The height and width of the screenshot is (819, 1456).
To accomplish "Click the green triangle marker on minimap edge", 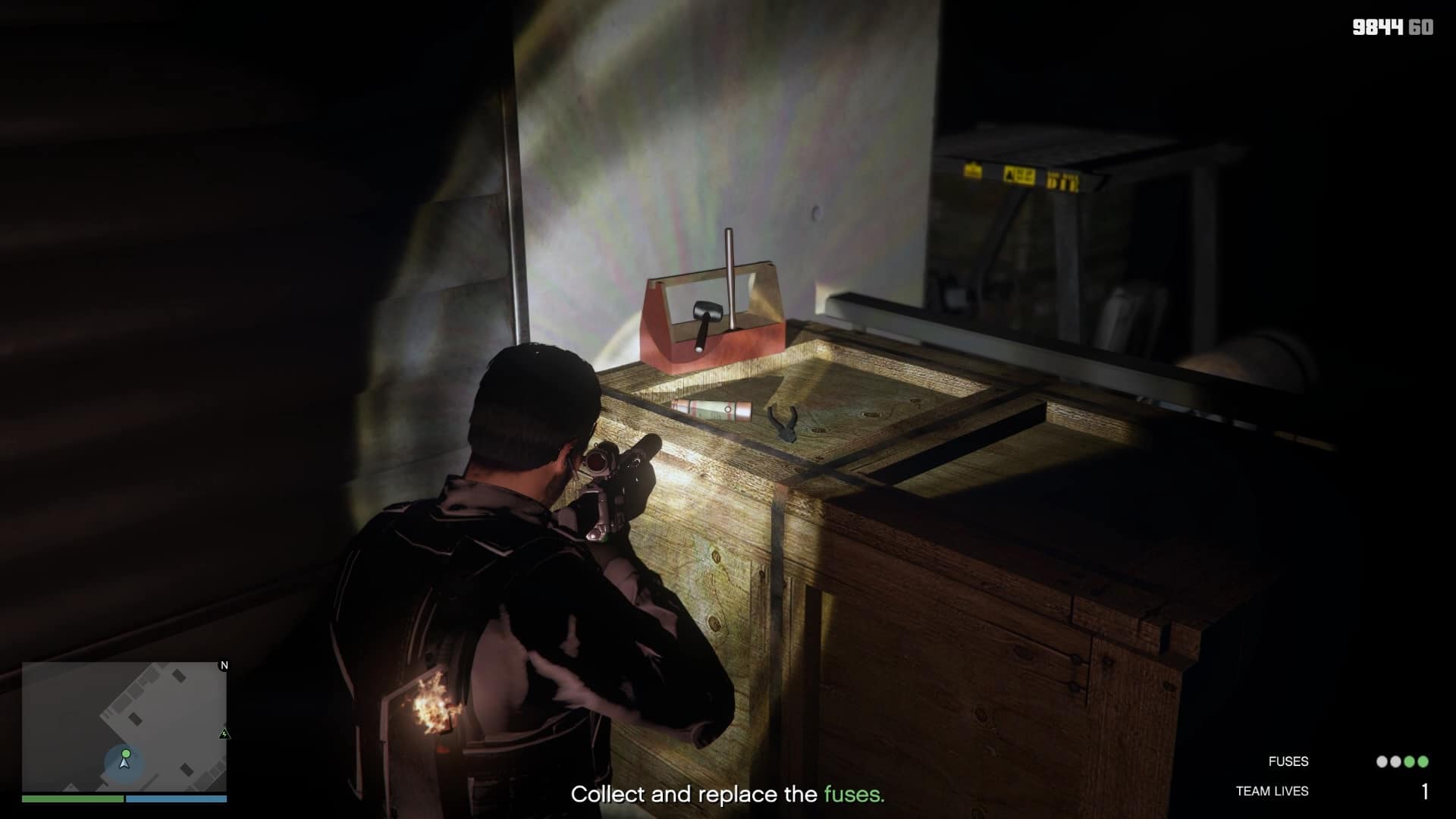I will coord(224,734).
